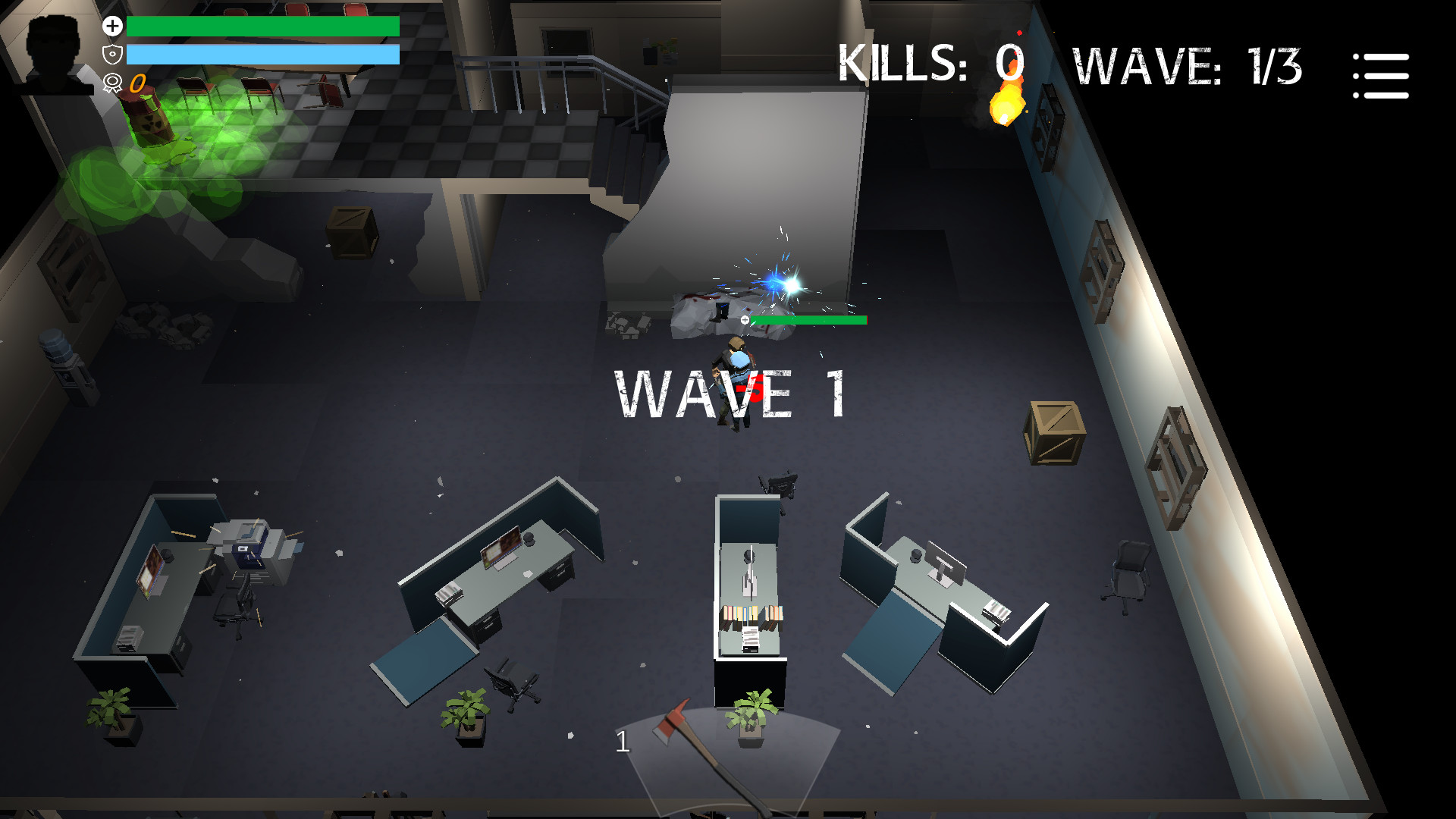Click the flame torch icon near the WAVE counter
The image size is (1456, 819).
(1005, 106)
